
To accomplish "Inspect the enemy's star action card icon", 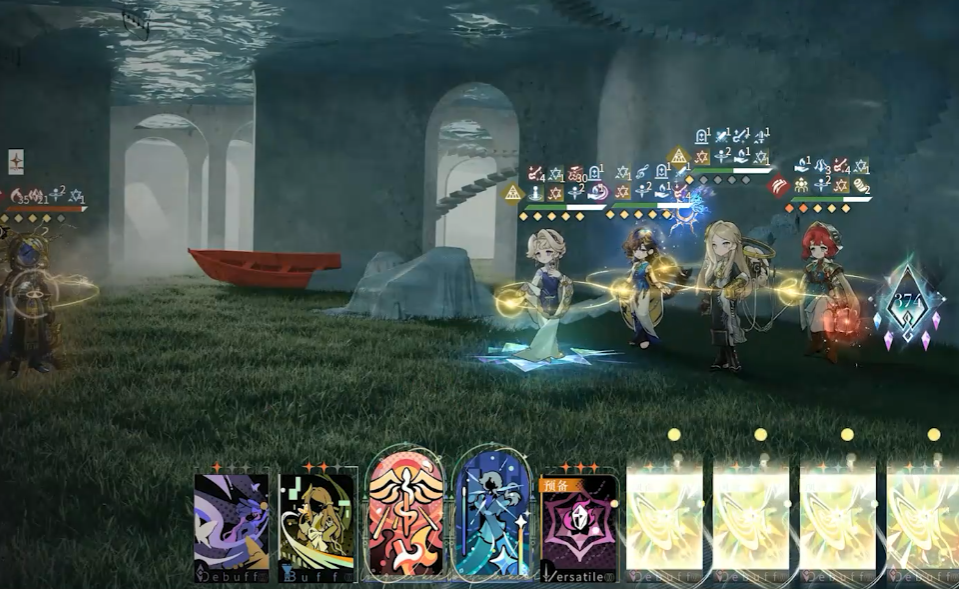I will [16, 161].
